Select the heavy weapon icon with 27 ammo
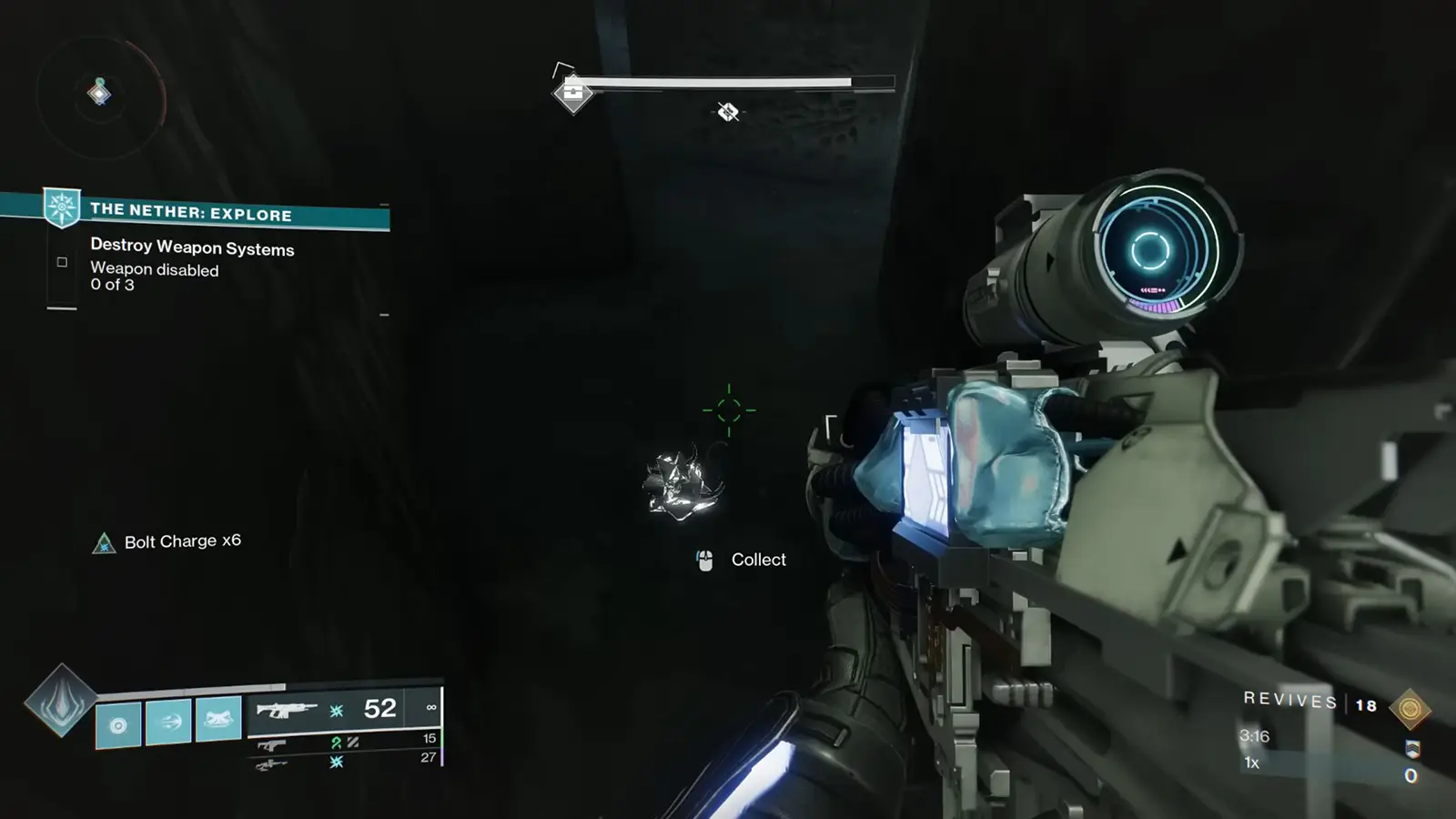The width and height of the screenshot is (1456, 819). coord(272,765)
